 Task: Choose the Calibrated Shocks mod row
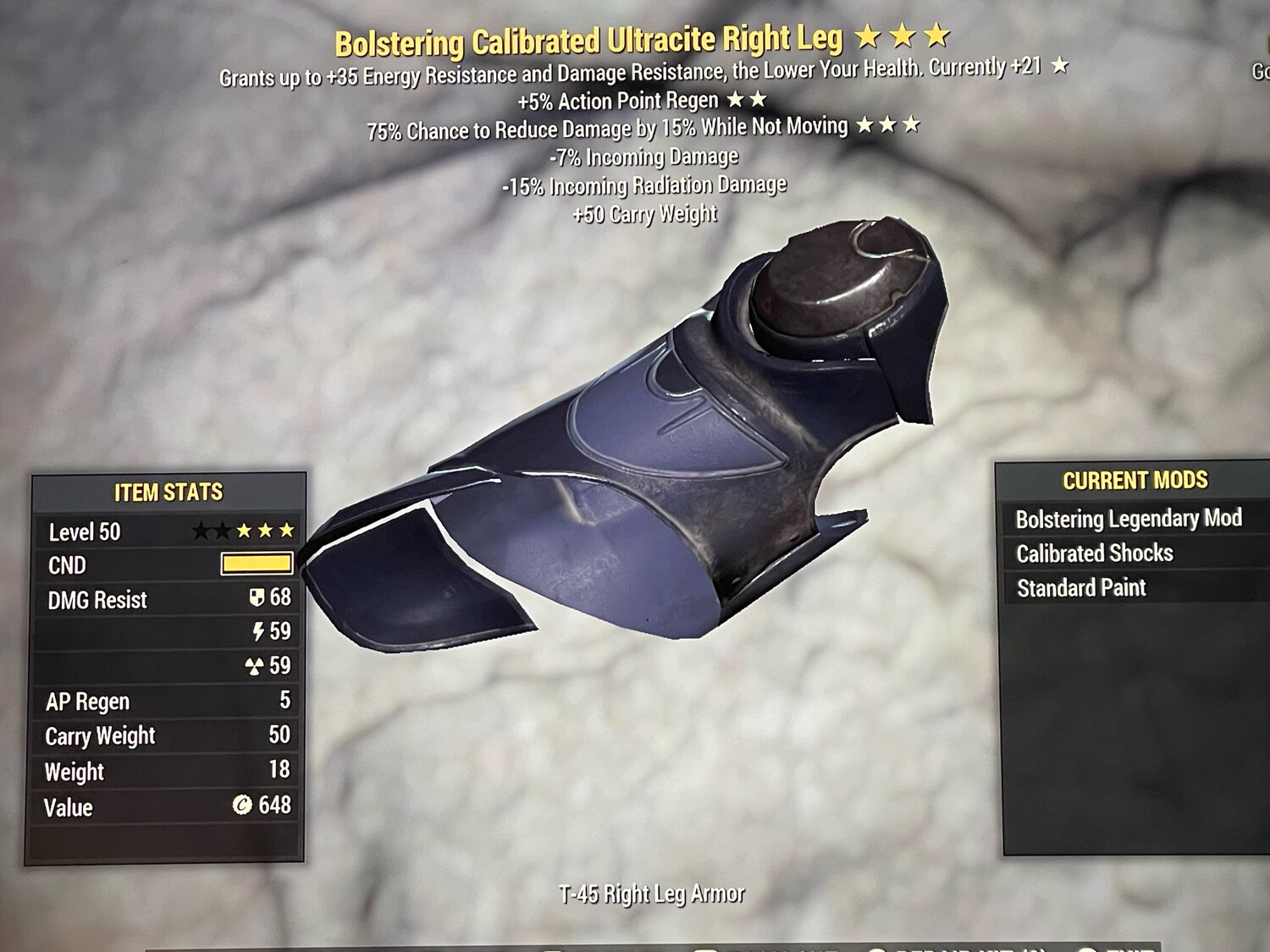pos(1095,553)
